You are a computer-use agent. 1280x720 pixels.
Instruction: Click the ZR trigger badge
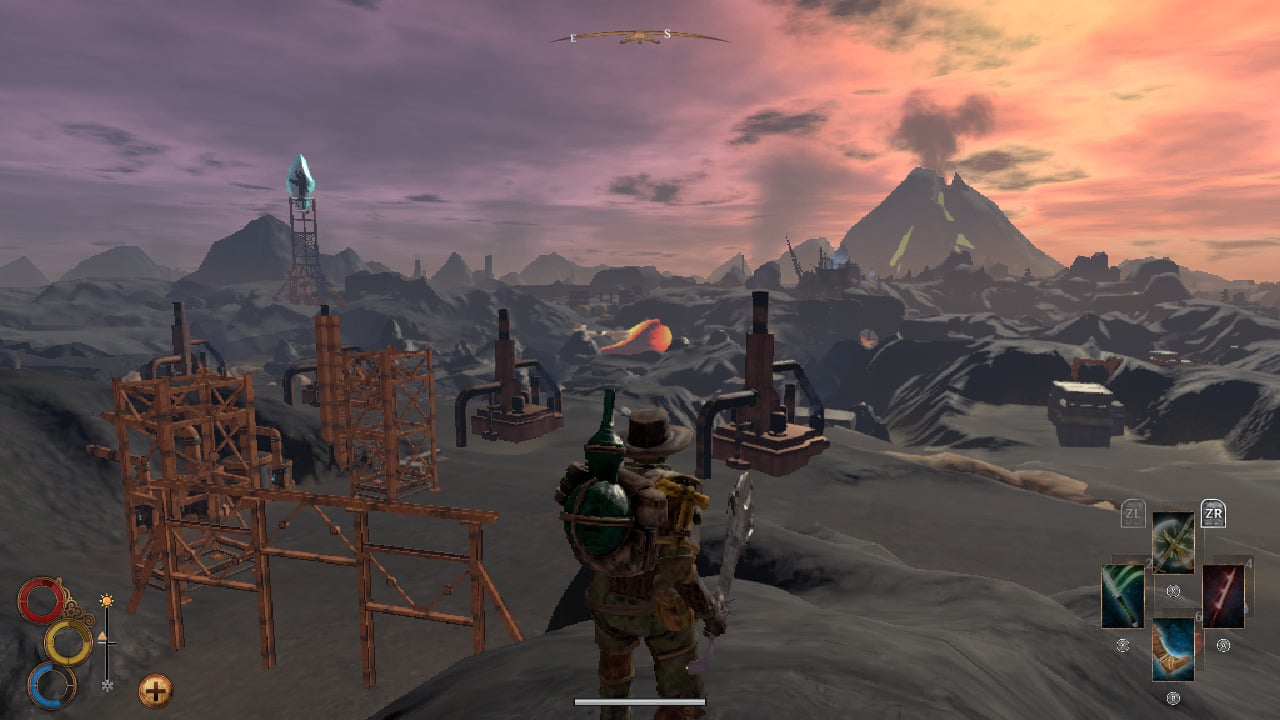[x=1213, y=513]
